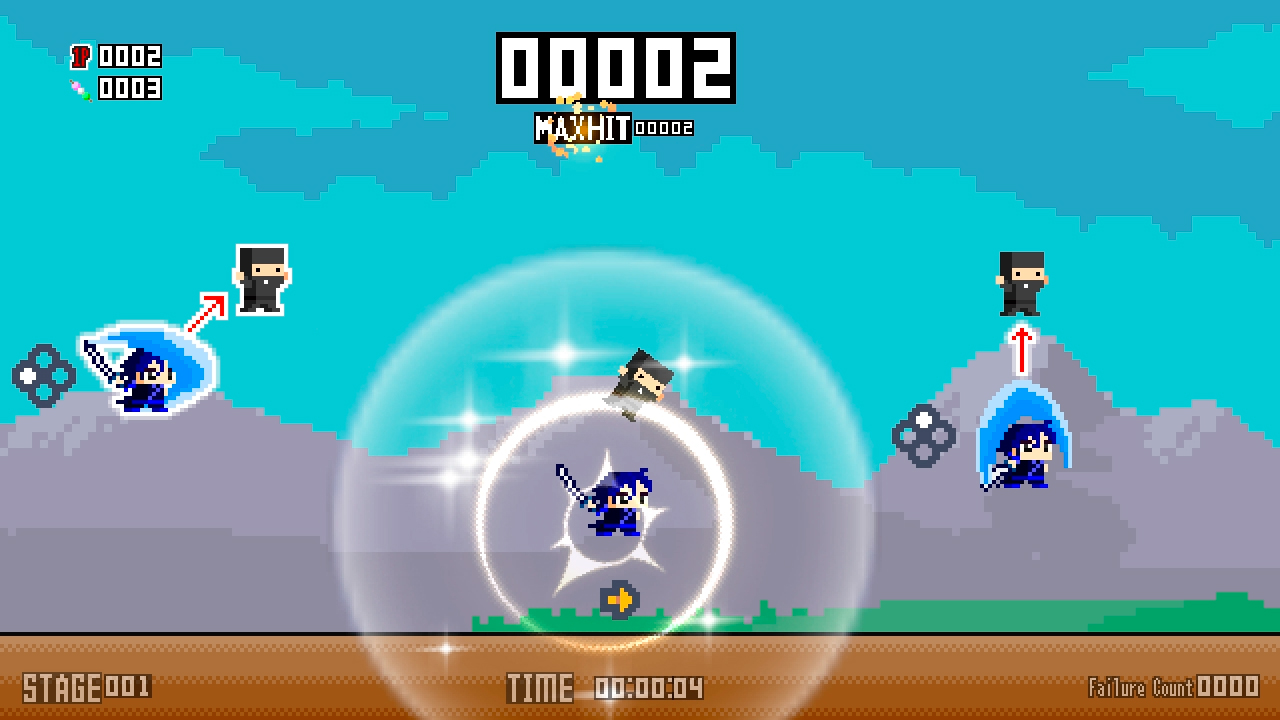Click the shuriken icon near the right mountain
Image resolution: width=1280 pixels, height=720 pixels.
click(x=925, y=437)
